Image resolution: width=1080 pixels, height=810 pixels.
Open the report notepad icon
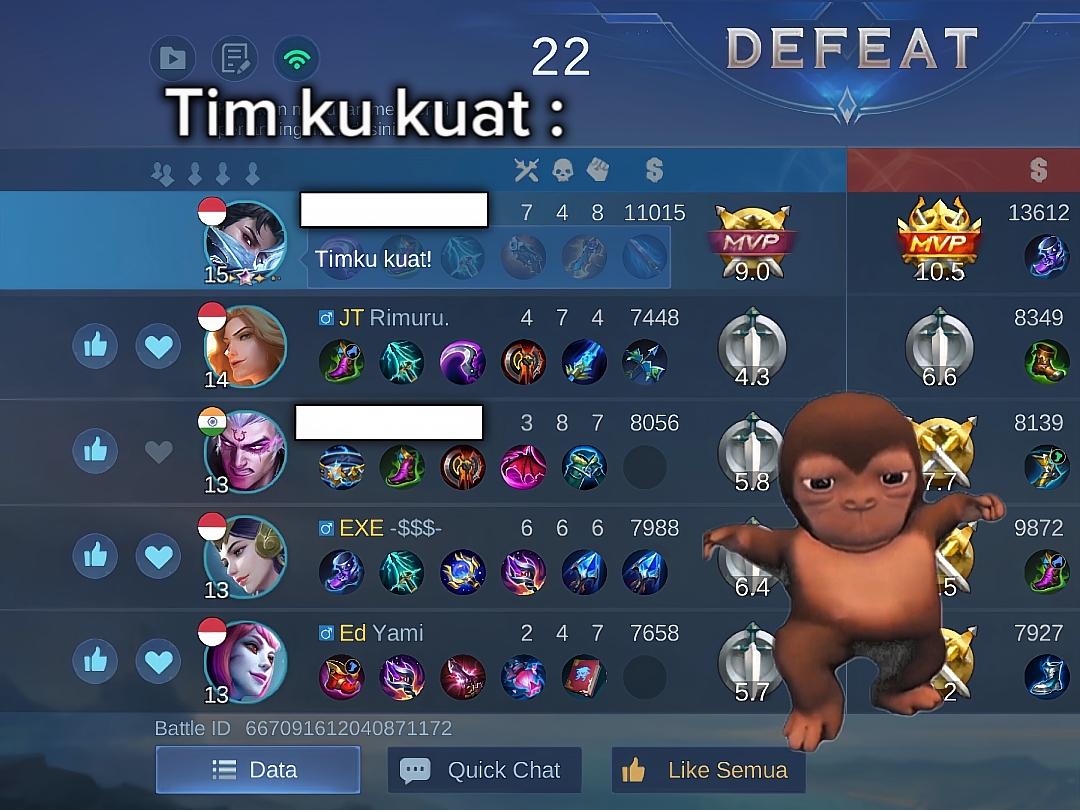(234, 58)
